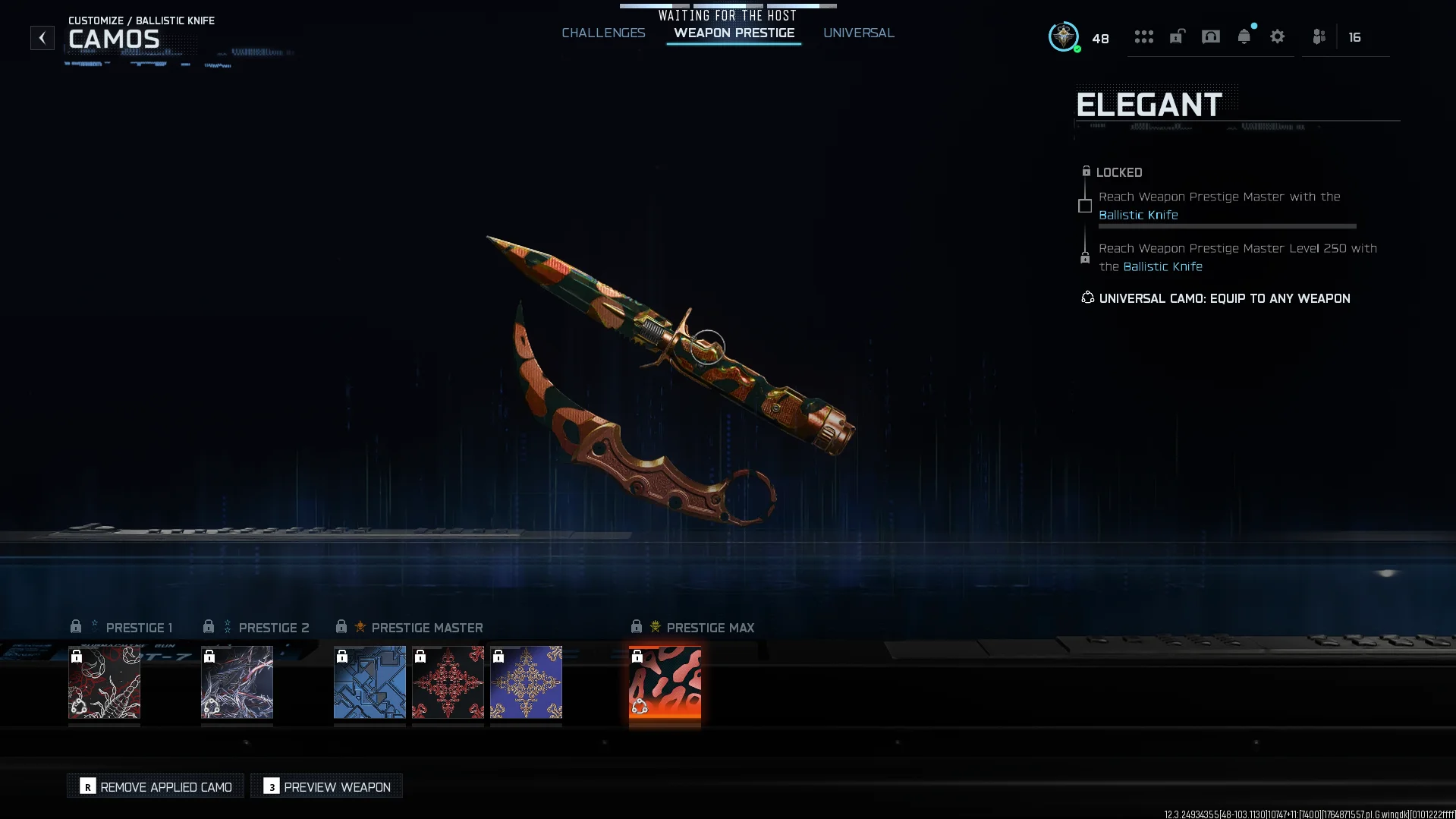The height and width of the screenshot is (819, 1456).
Task: Open the grid menu icon
Action: 1143,36
